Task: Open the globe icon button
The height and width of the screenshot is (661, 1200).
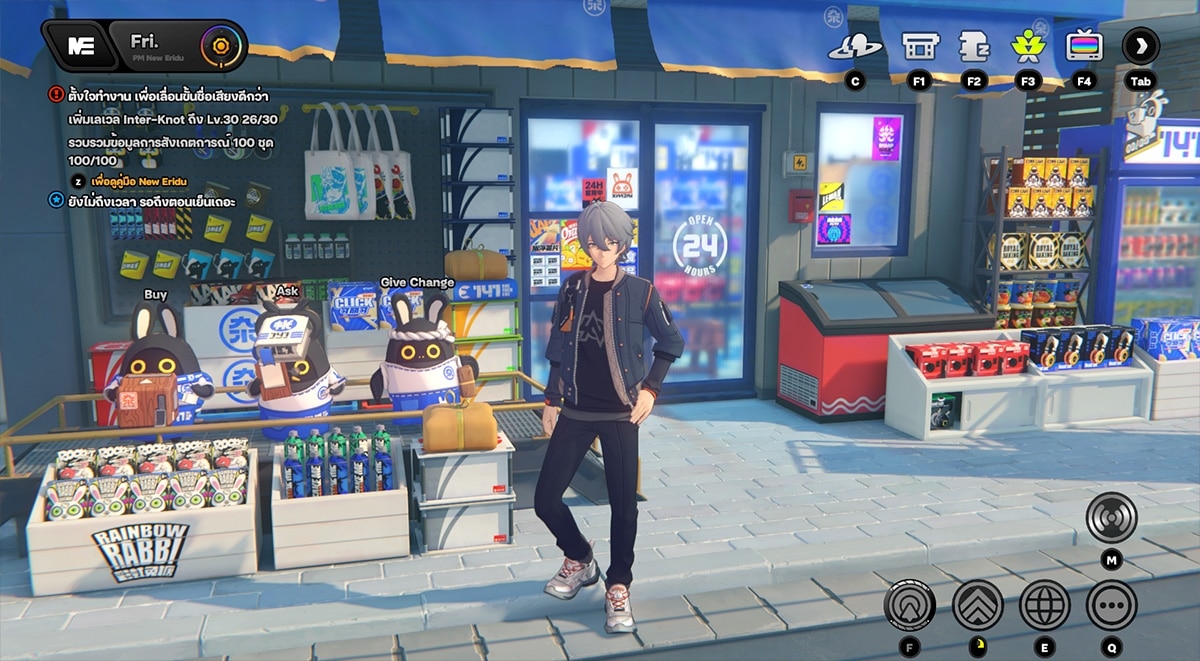Action: (1044, 605)
